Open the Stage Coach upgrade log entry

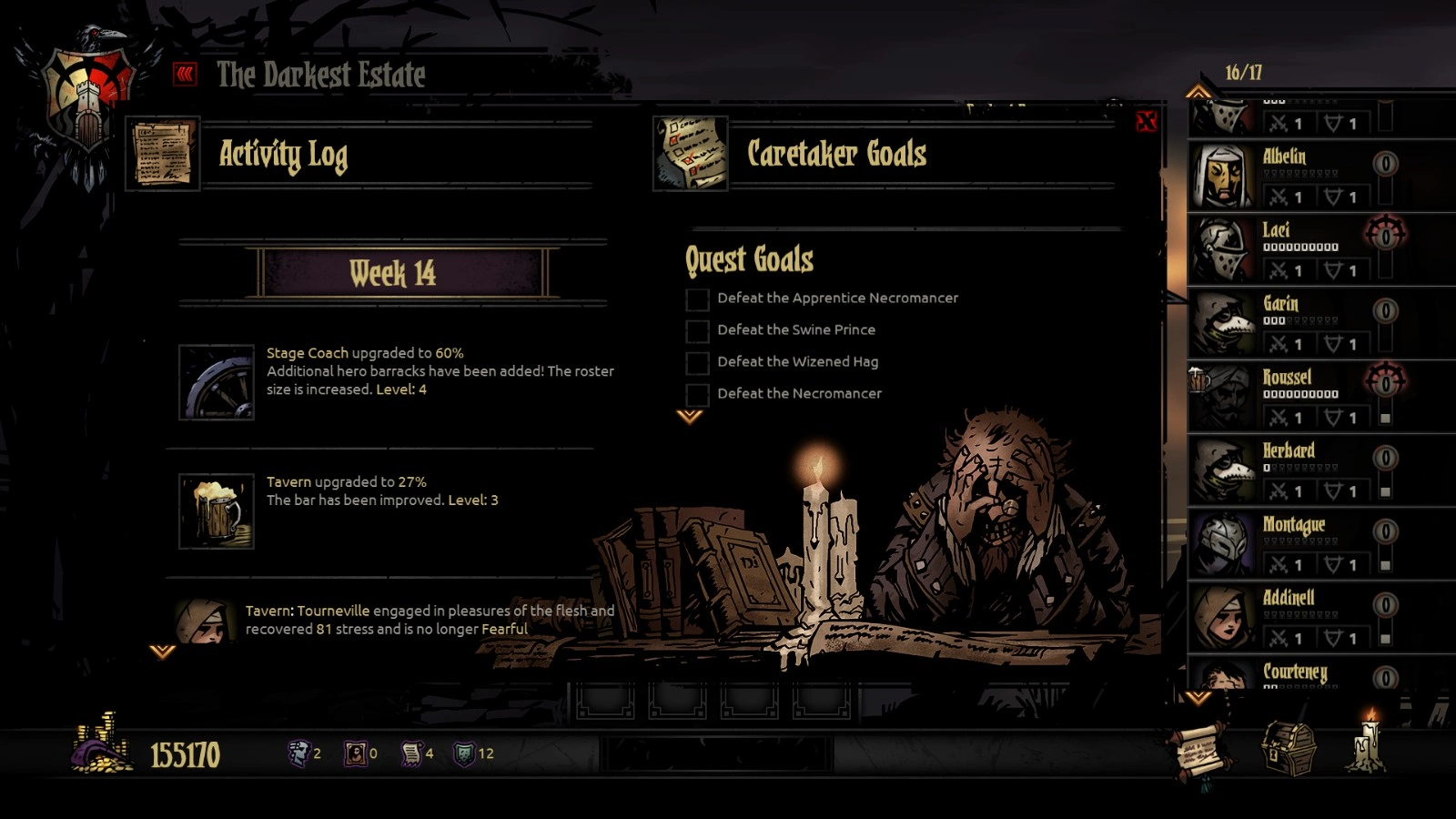[217, 381]
